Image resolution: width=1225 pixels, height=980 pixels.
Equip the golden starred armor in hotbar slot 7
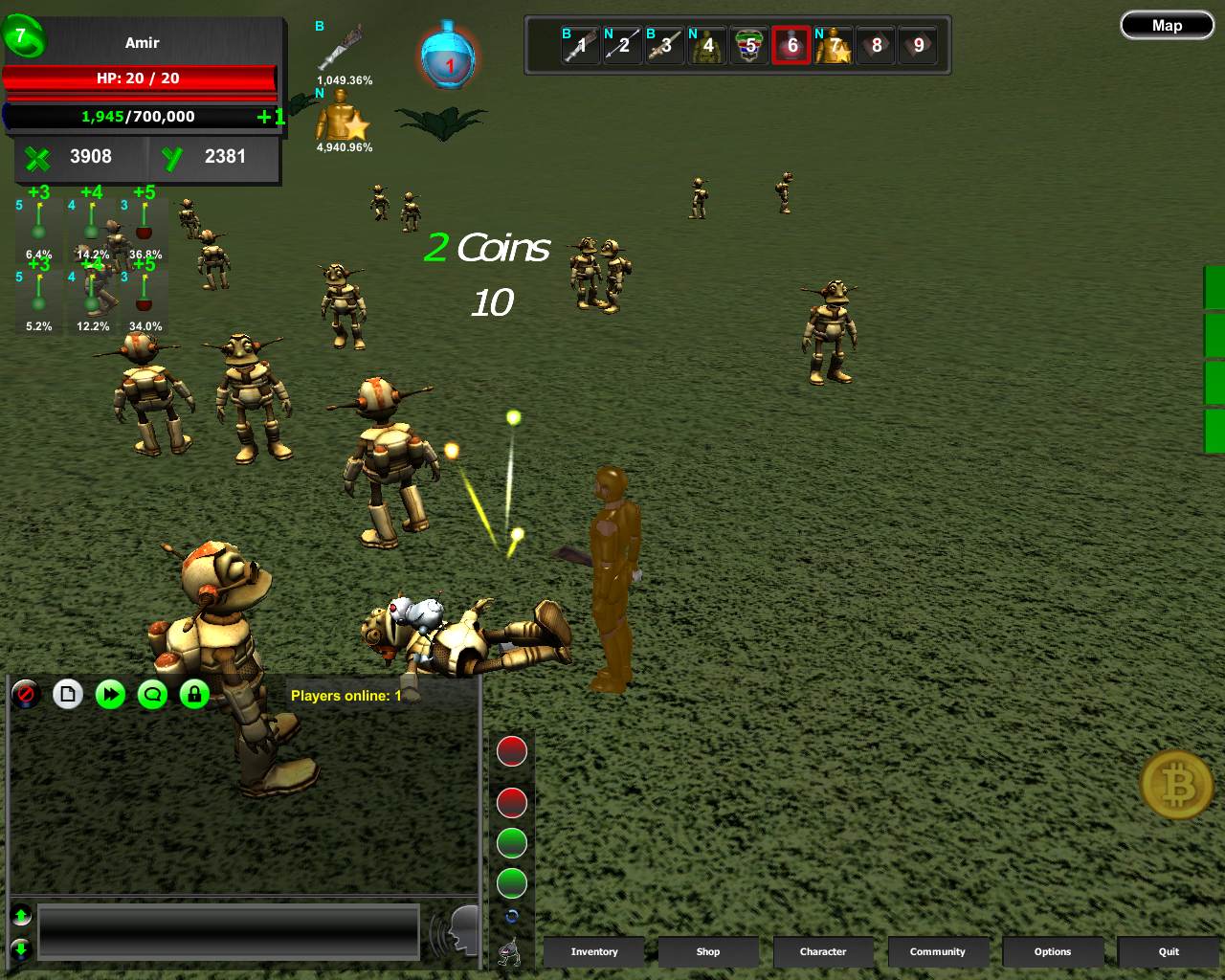(x=834, y=44)
